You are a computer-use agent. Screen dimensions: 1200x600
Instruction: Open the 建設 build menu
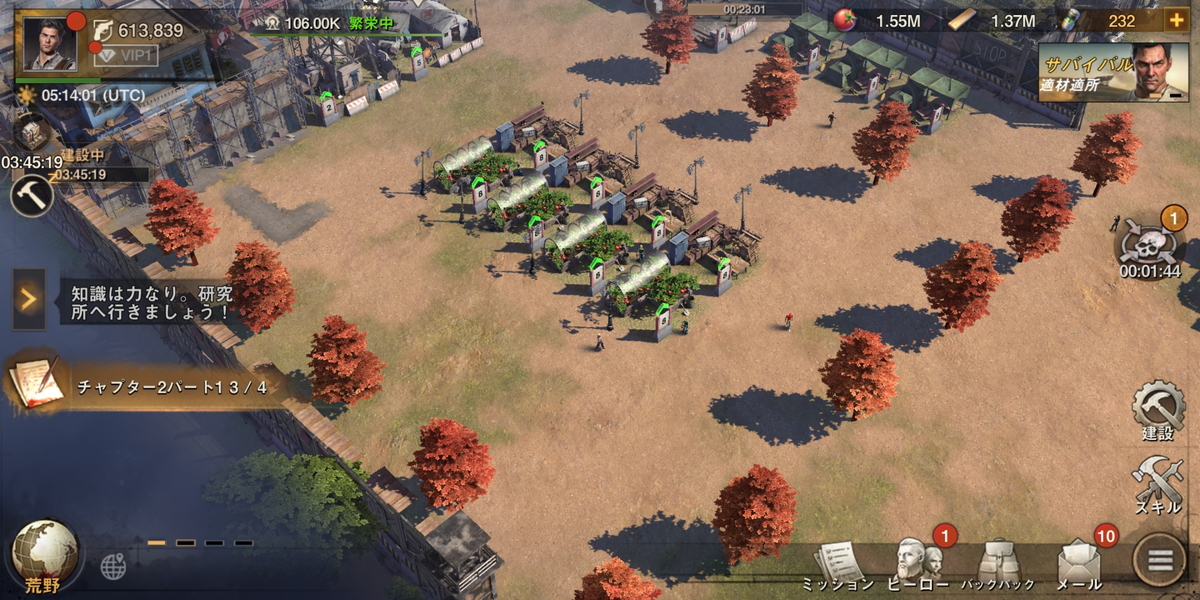[x=1157, y=410]
